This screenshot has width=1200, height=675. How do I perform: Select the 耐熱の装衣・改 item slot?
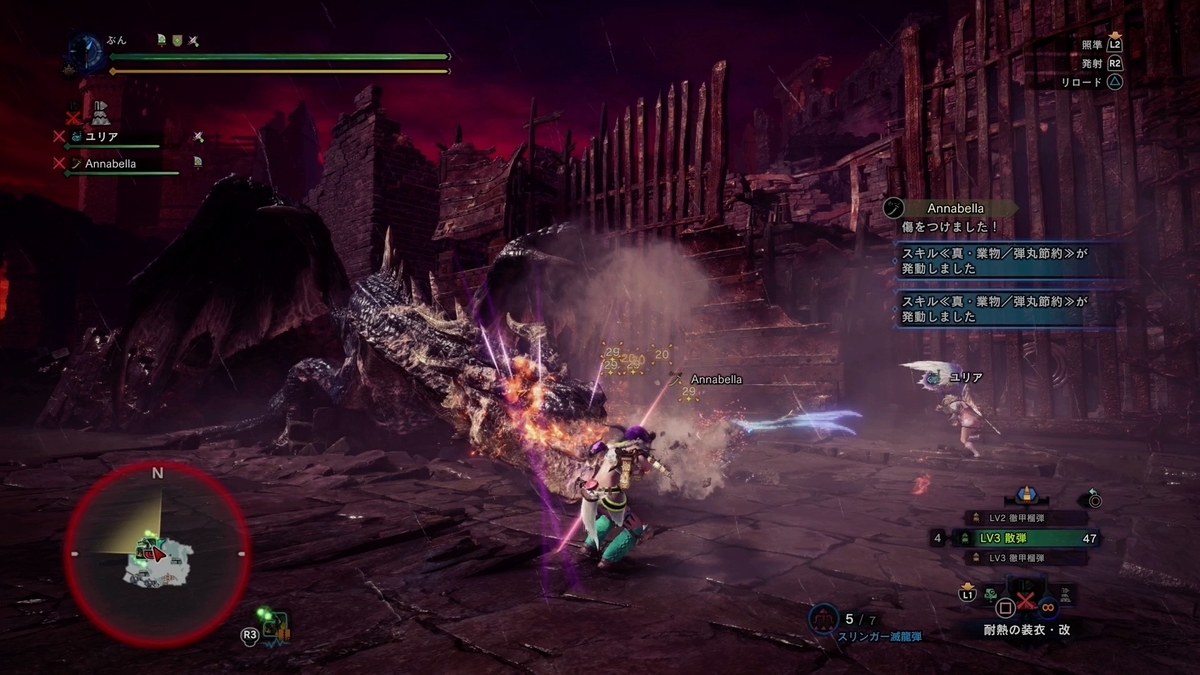(x=1024, y=603)
